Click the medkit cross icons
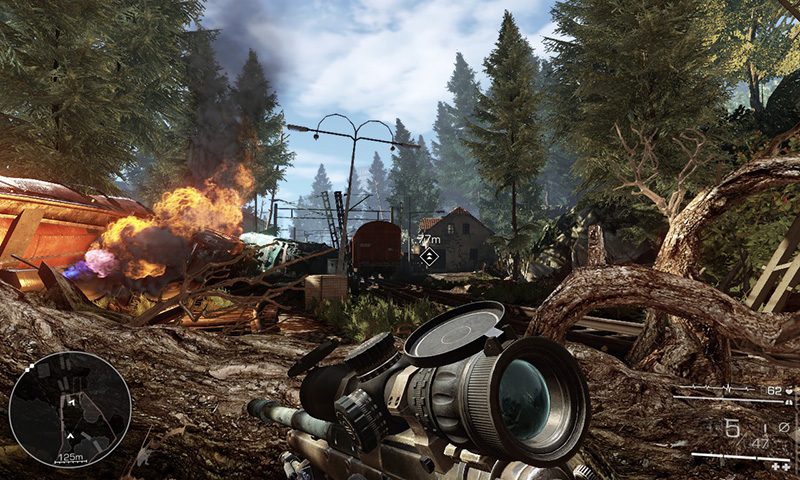This screenshot has height=480, width=800. click(x=779, y=465)
